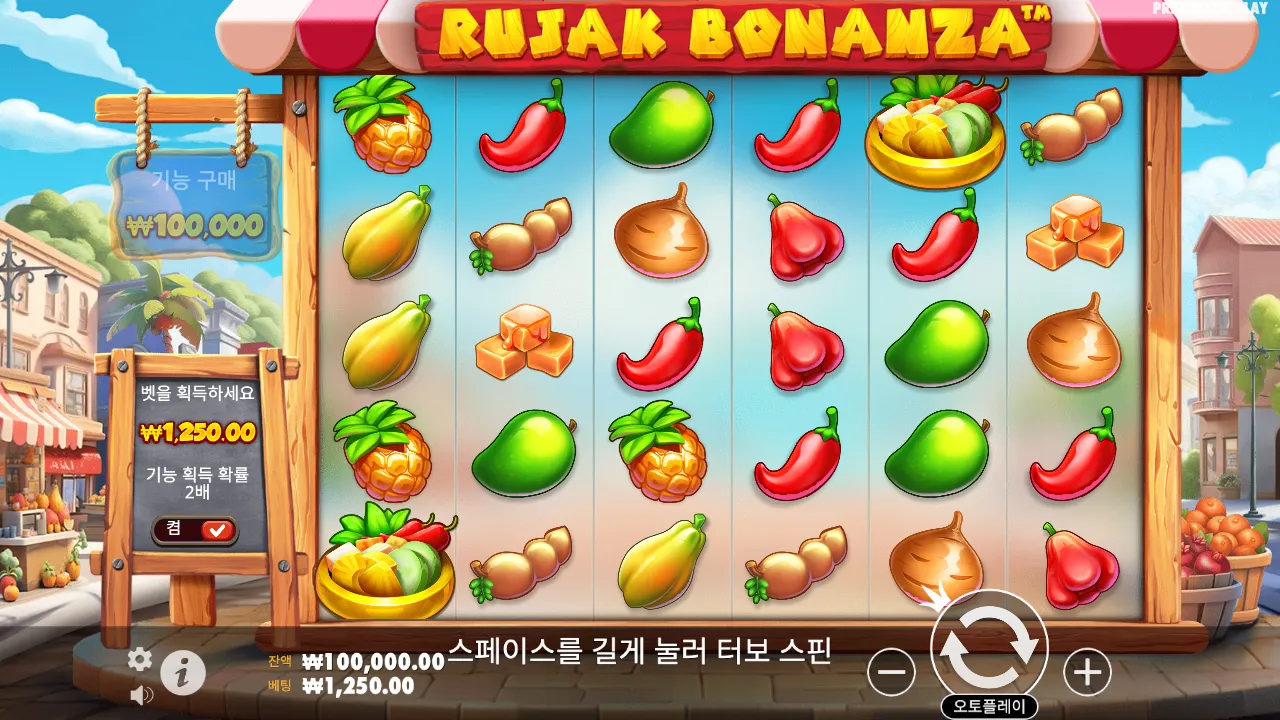This screenshot has width=1280, height=720.
Task: Decrease the bet with the minus icon
Action: (x=891, y=672)
